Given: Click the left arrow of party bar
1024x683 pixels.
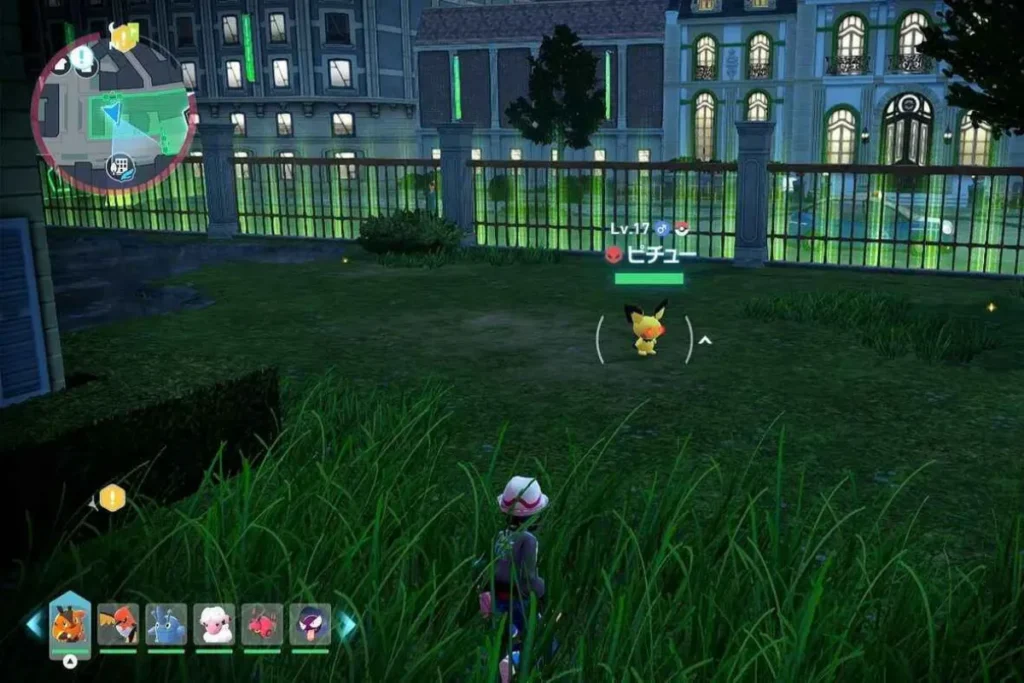Looking at the screenshot, I should tap(35, 625).
